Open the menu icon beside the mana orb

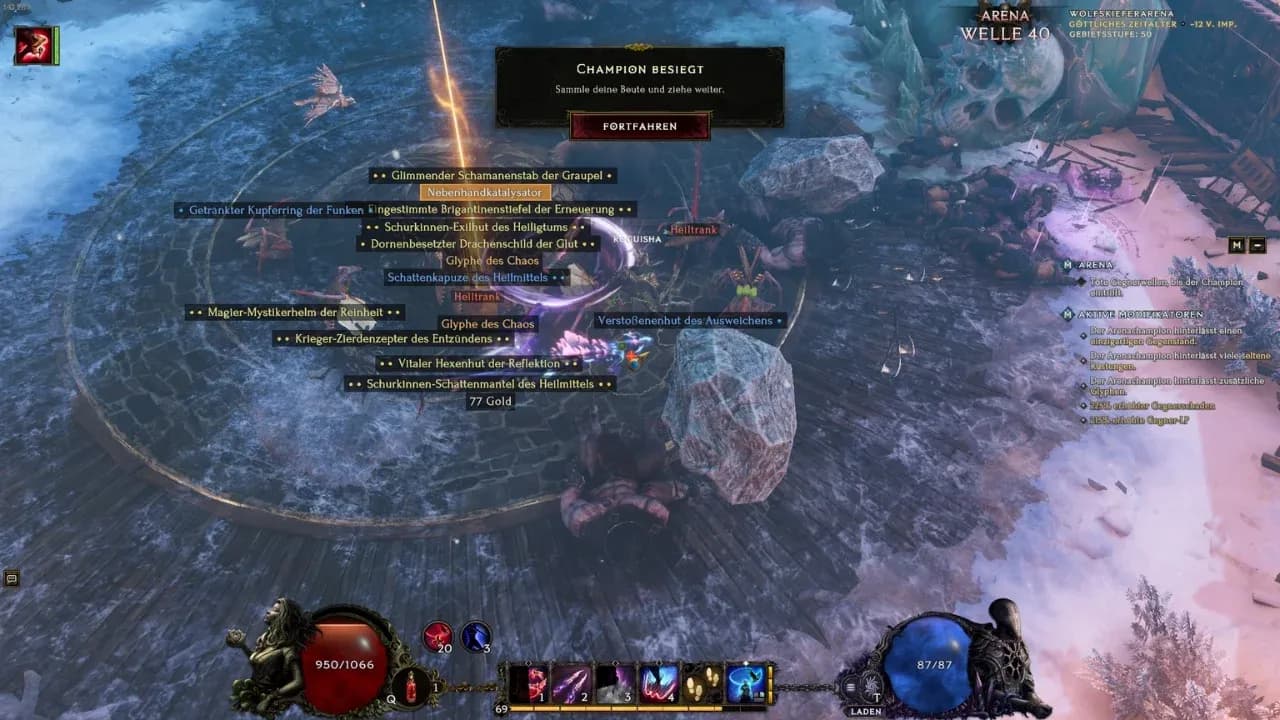tap(851, 686)
